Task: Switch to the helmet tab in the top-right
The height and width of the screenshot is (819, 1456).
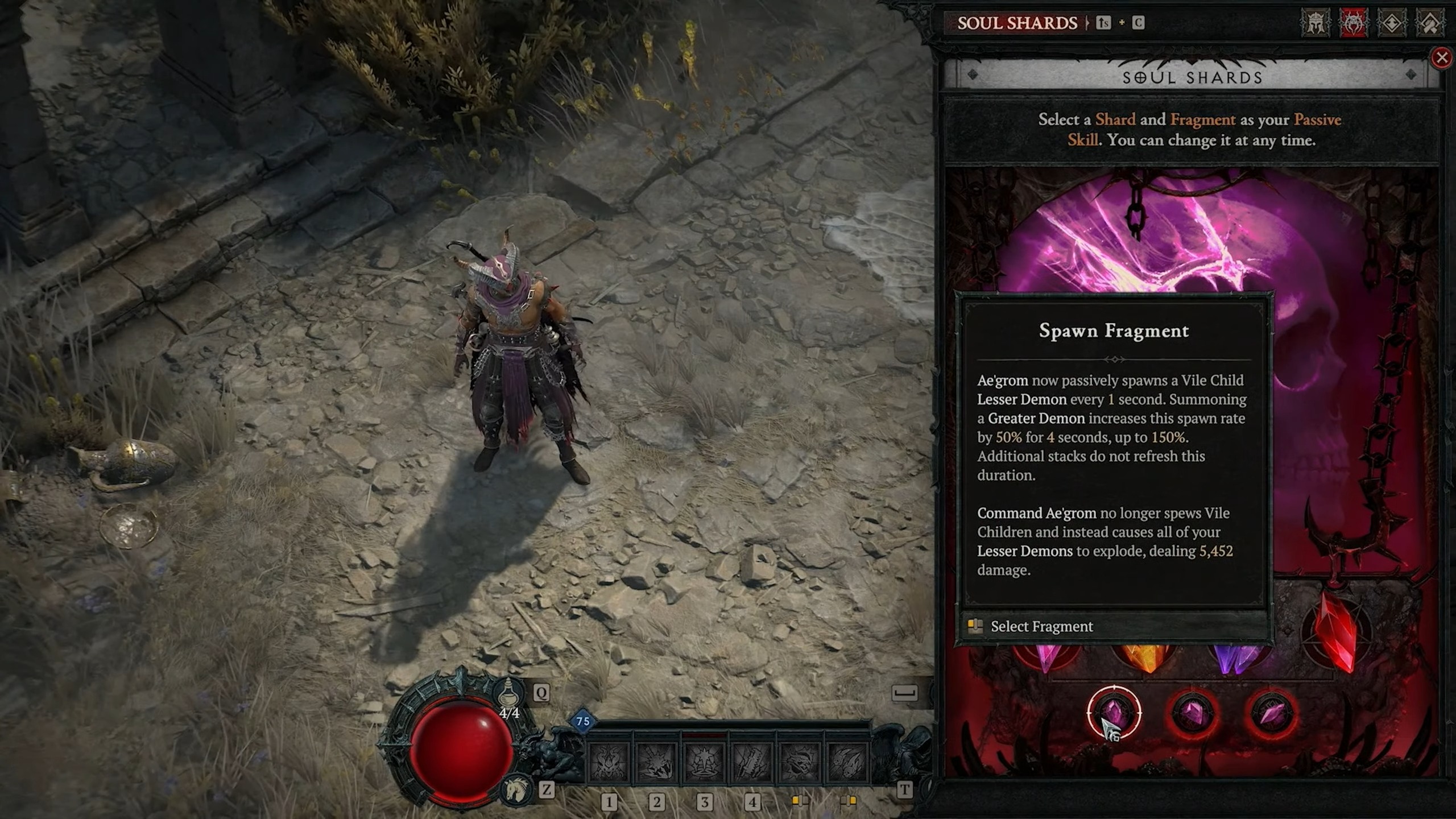Action: pyautogui.click(x=1316, y=23)
